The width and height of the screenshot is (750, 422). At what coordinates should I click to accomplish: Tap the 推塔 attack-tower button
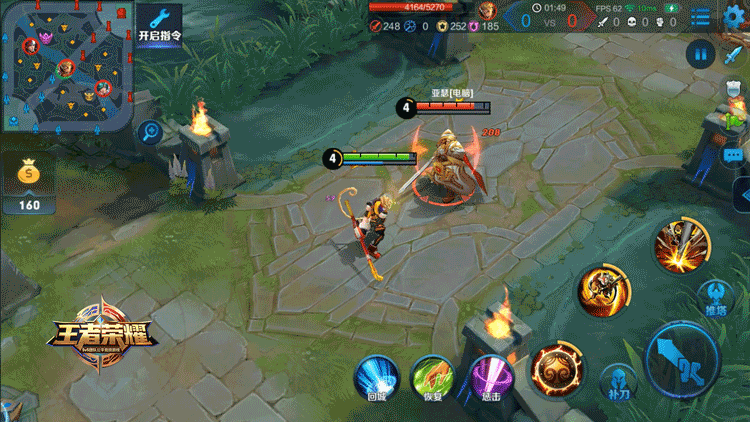[716, 299]
